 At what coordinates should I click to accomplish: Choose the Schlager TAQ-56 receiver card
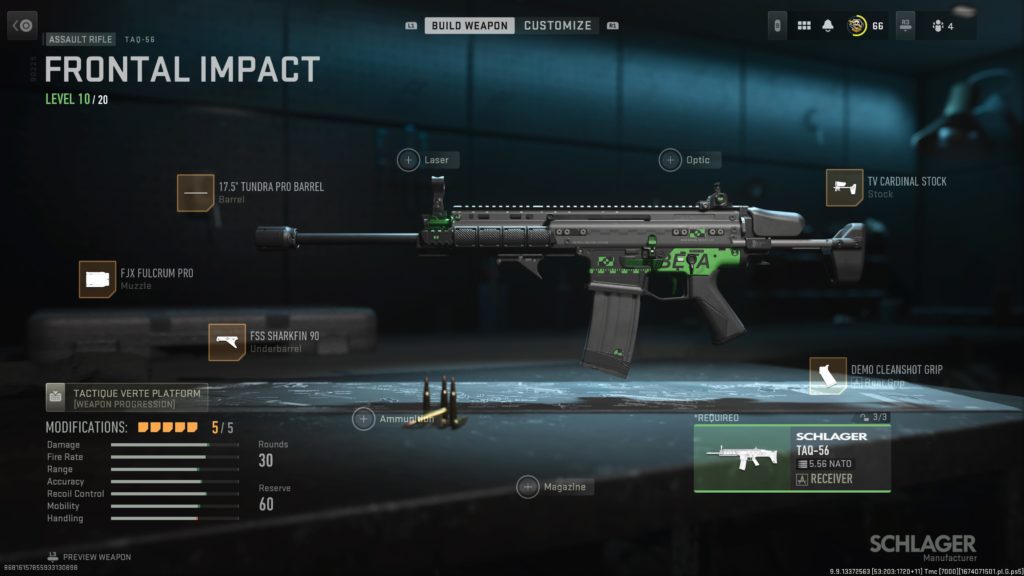791,458
